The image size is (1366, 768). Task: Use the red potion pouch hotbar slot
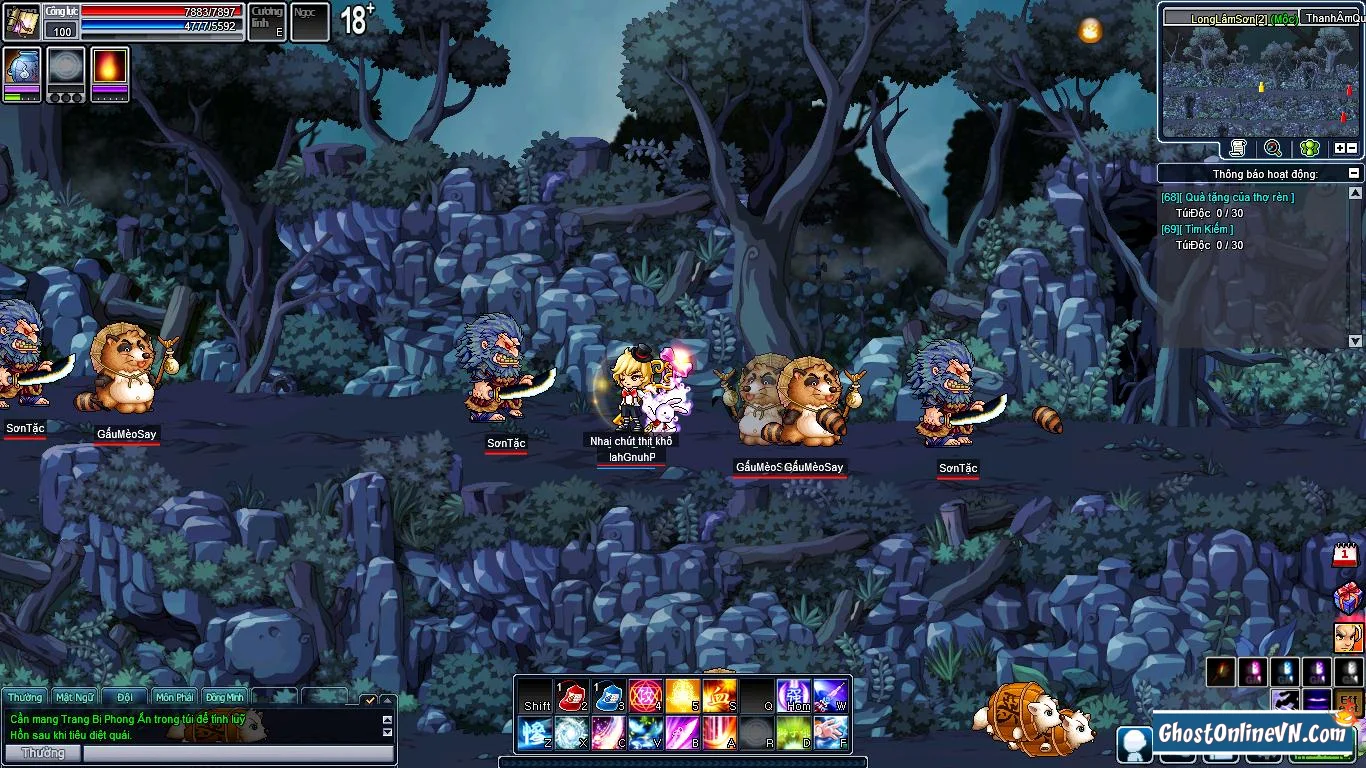tap(571, 695)
